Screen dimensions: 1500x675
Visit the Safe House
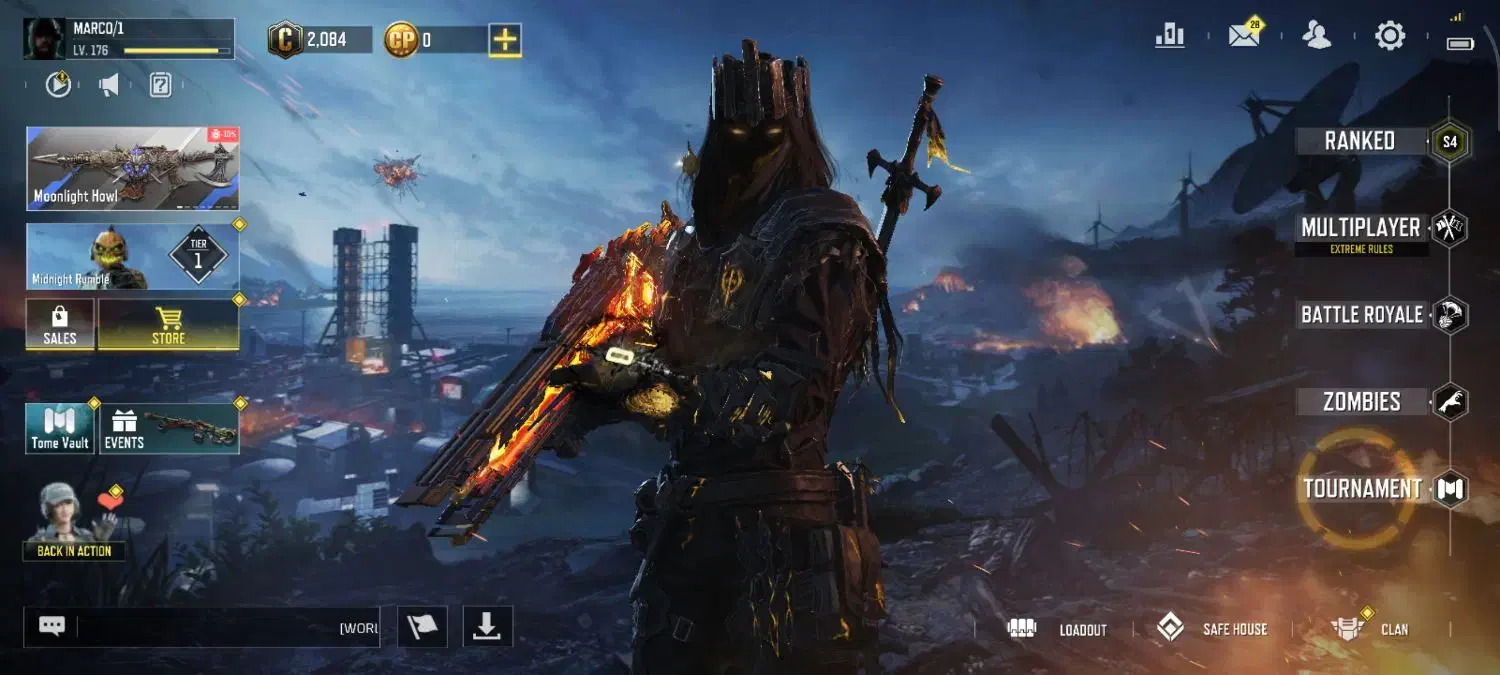1212,629
